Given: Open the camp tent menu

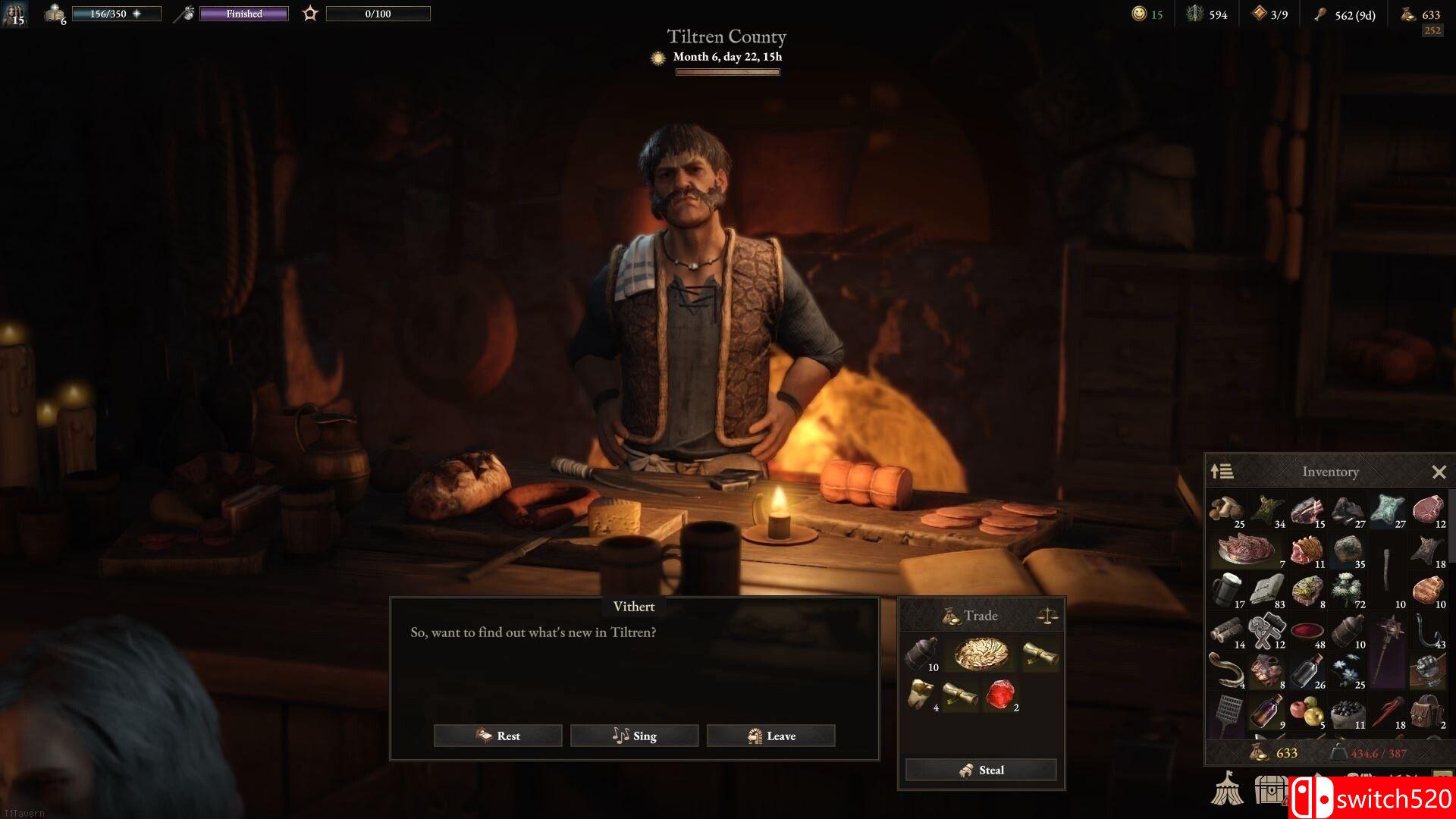Looking at the screenshot, I should 1226,789.
